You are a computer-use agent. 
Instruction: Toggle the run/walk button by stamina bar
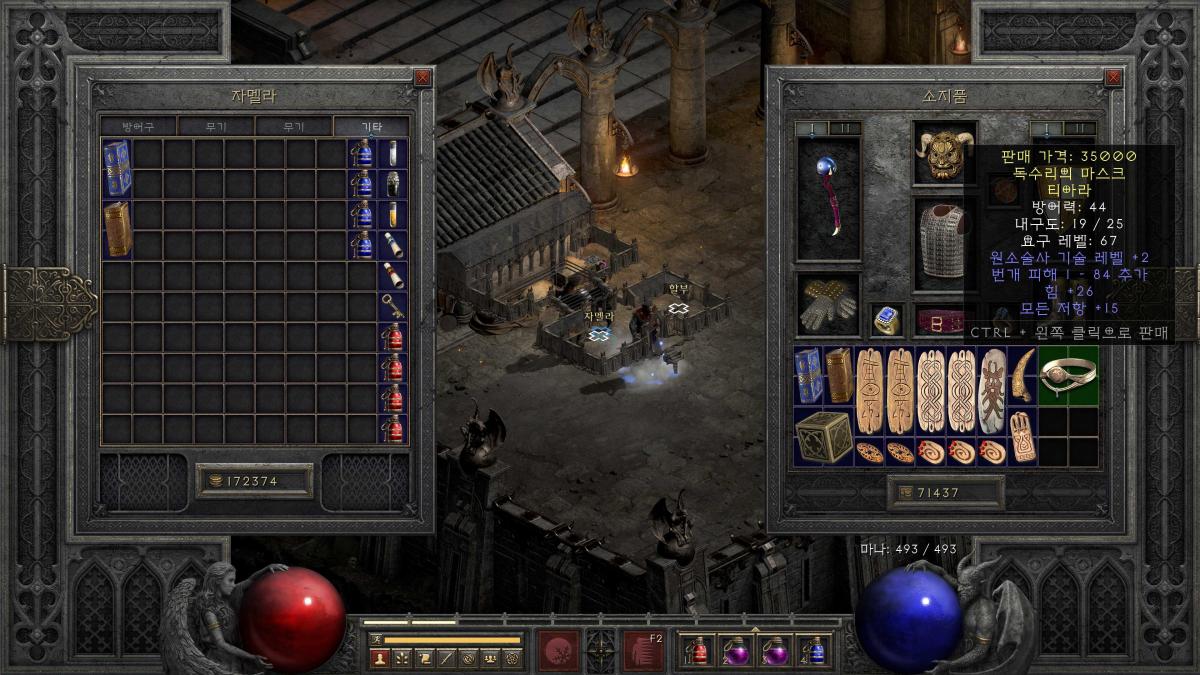point(376,639)
